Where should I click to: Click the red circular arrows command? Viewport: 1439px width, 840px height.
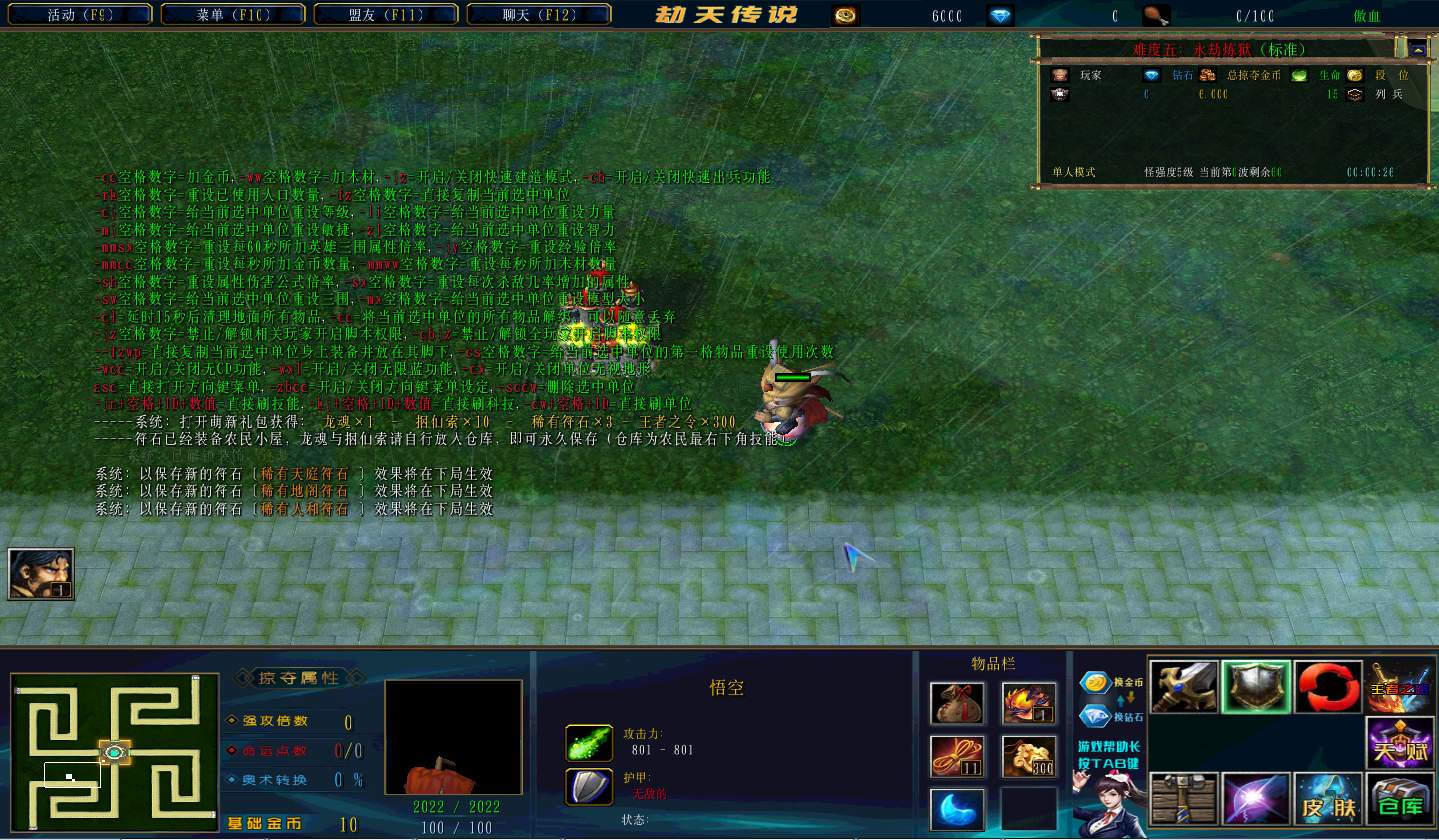point(1328,687)
